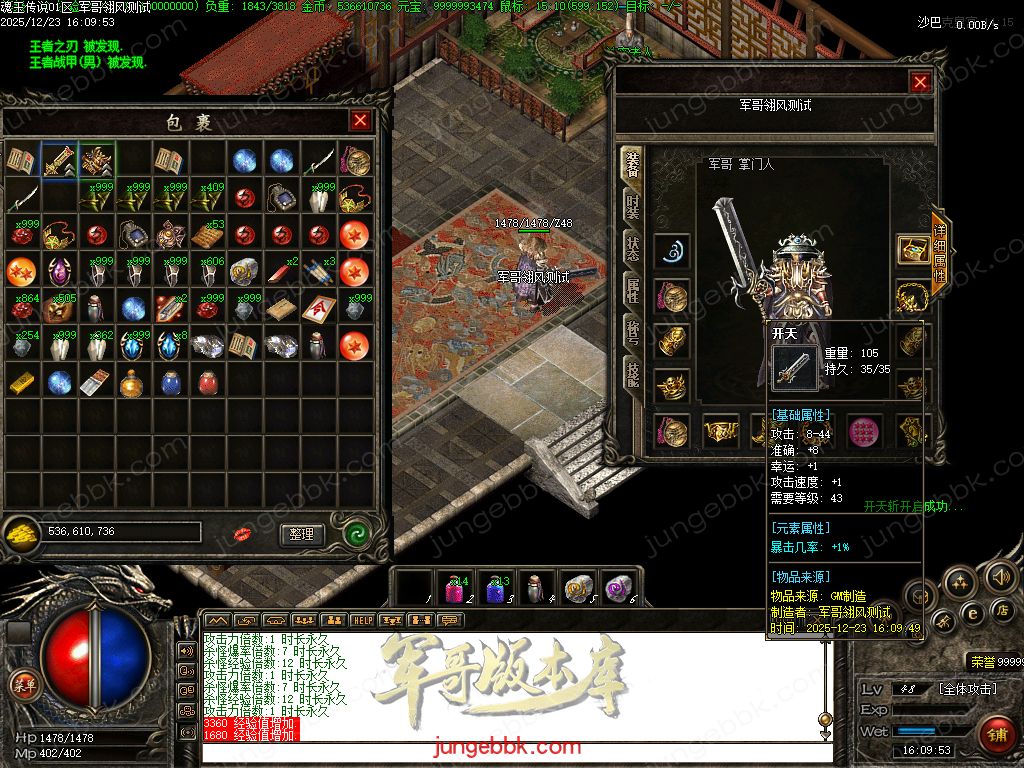Image resolution: width=1024 pixels, height=768 pixels.
Task: Close the 包裹 bag window
Action: [x=360, y=121]
